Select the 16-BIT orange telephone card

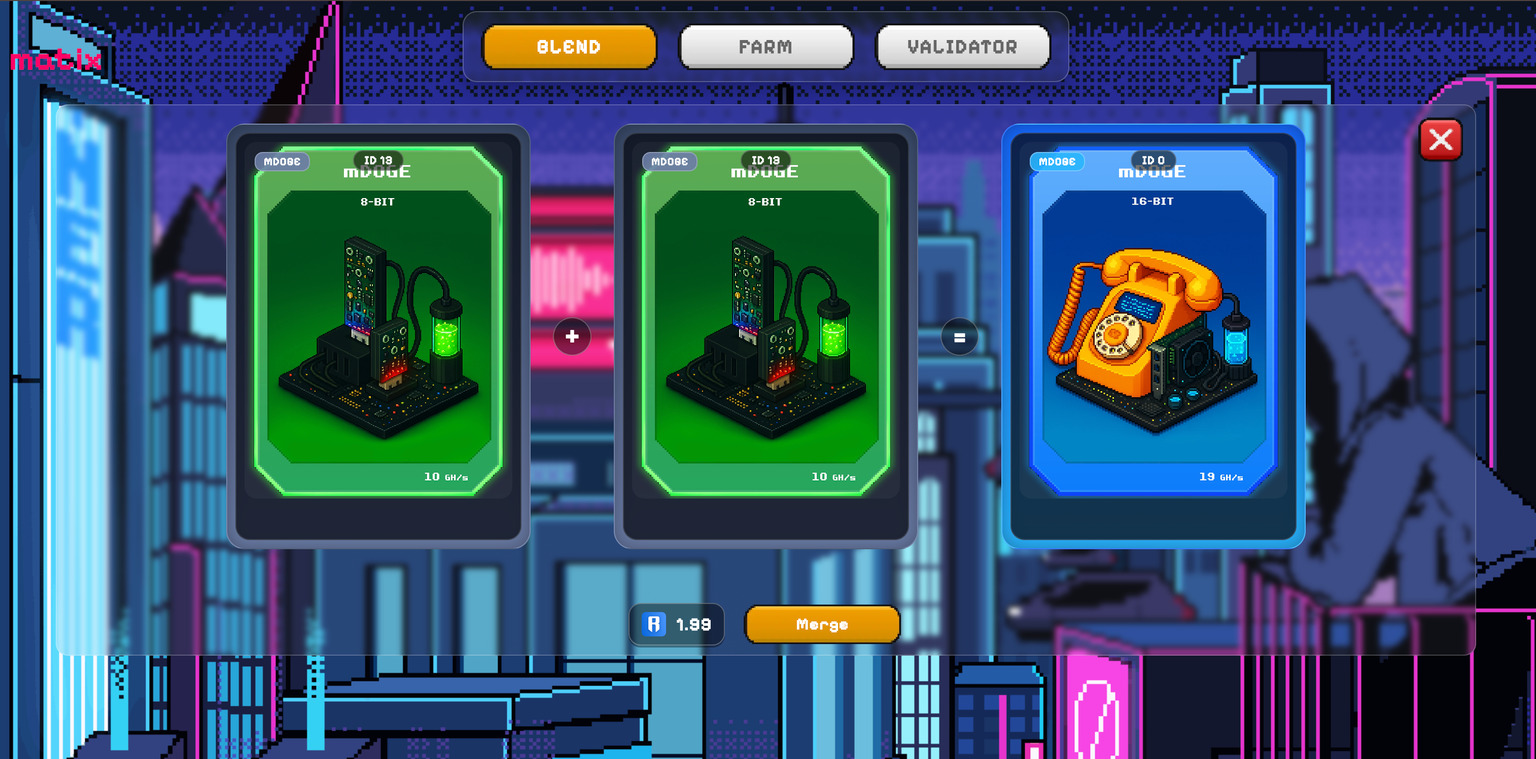tap(1153, 330)
